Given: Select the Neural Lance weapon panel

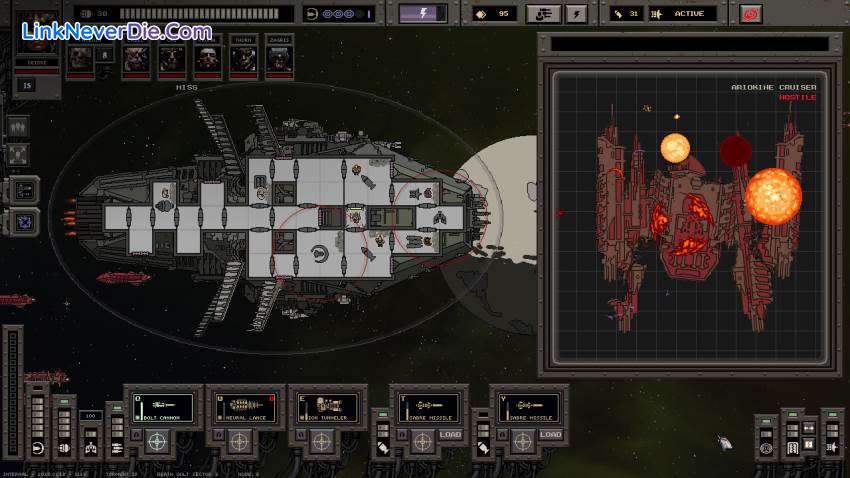Looking at the screenshot, I should click(x=246, y=407).
